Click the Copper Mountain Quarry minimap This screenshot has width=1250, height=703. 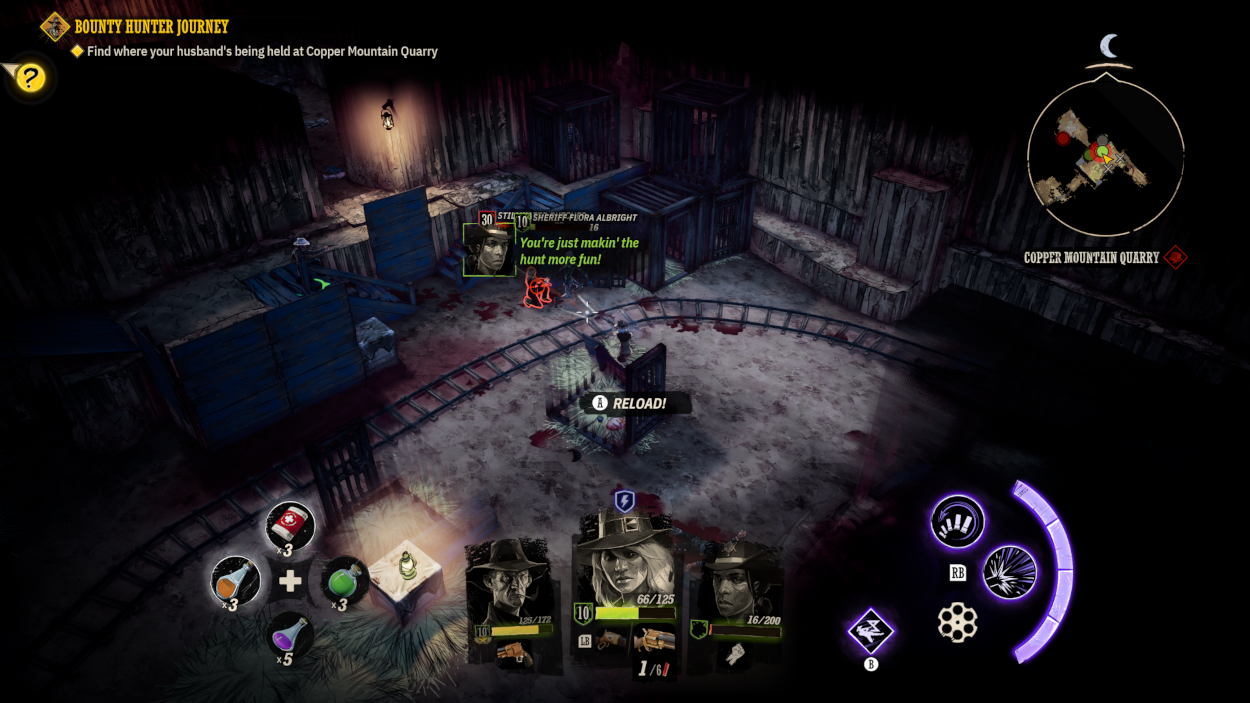(x=1105, y=157)
